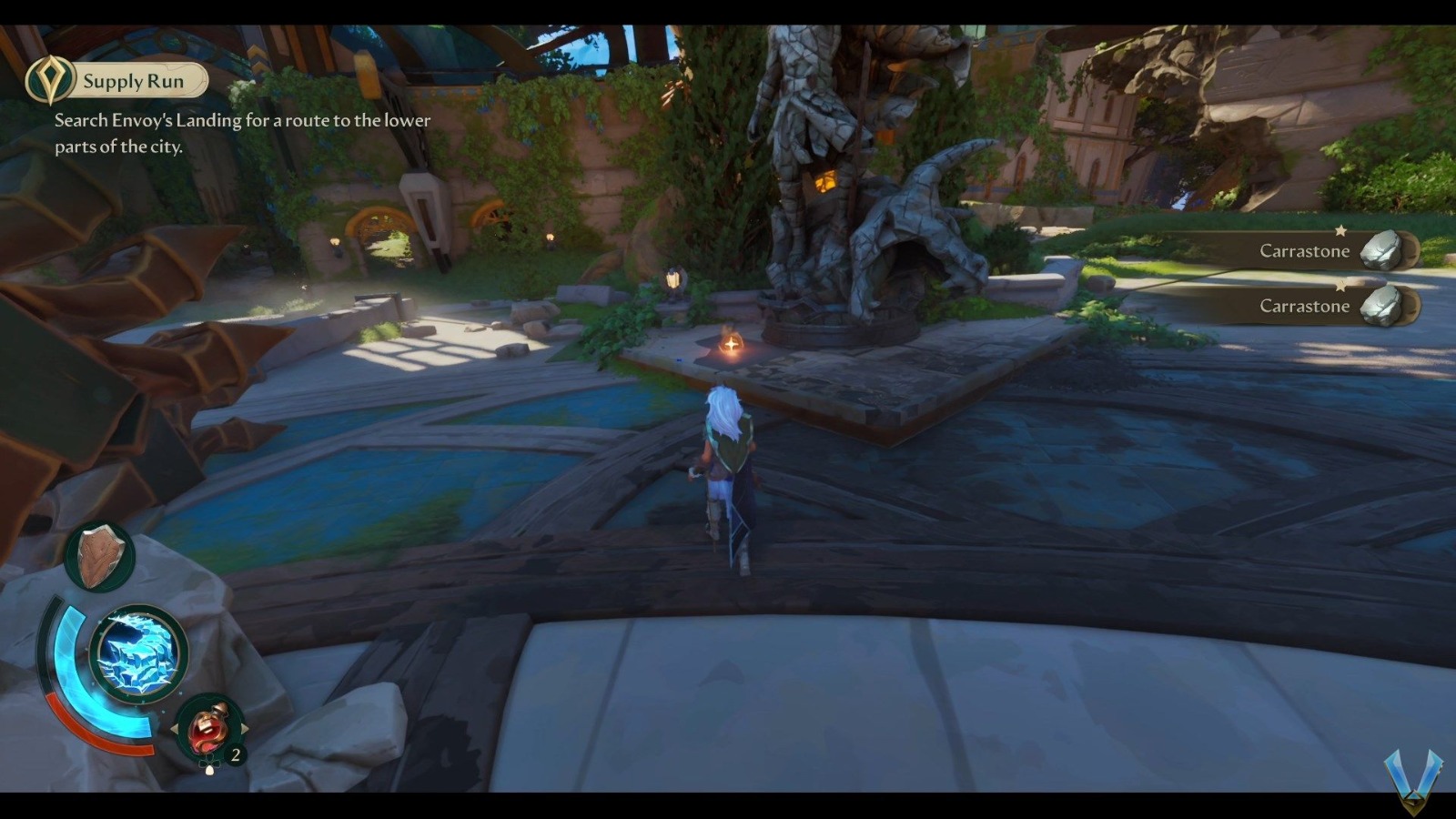Screen dimensions: 1456x819
Task: Click the right arrow beside the potion slot
Action: (x=245, y=727)
